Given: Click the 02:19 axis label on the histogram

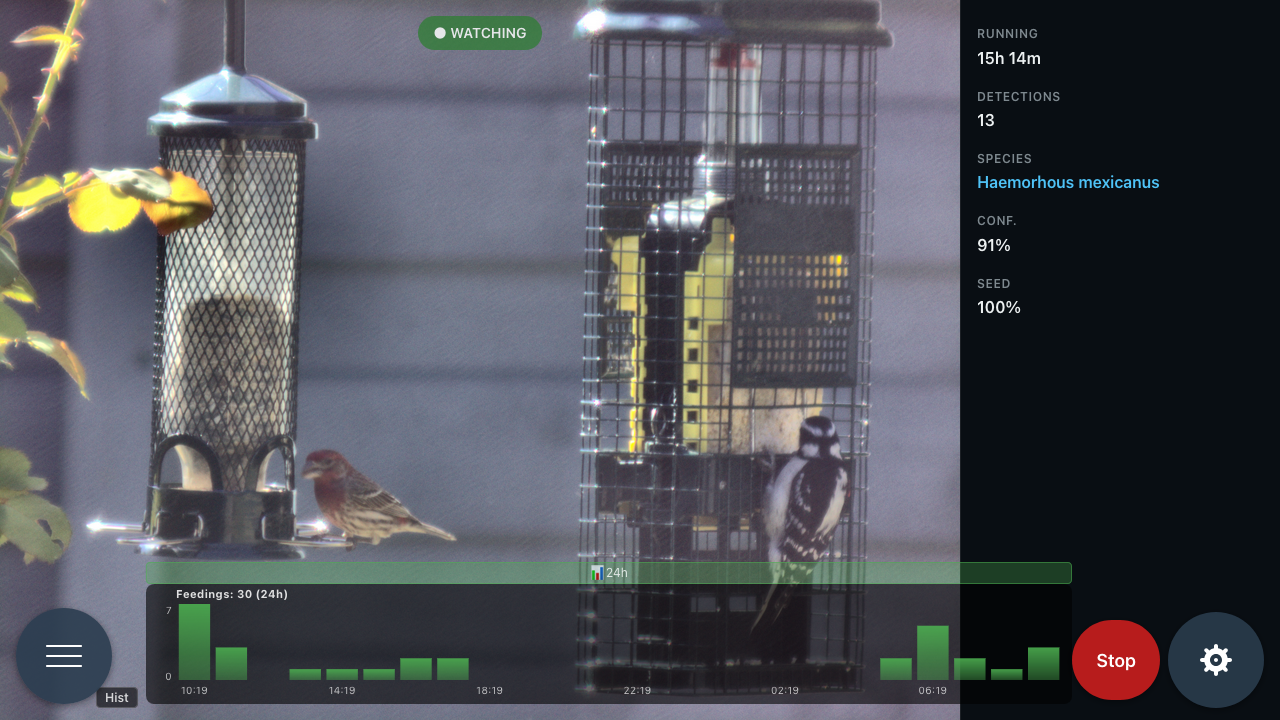Looking at the screenshot, I should [785, 690].
